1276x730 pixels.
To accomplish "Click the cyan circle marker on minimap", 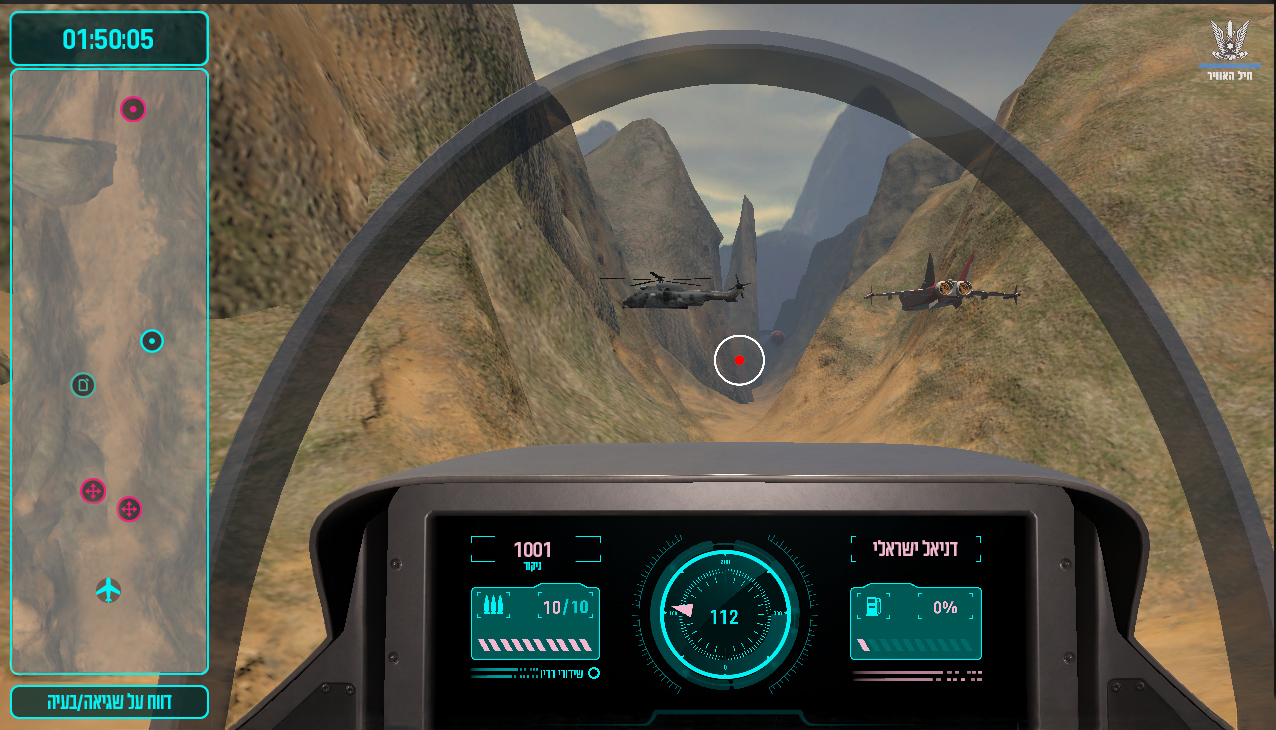I will pyautogui.click(x=151, y=341).
